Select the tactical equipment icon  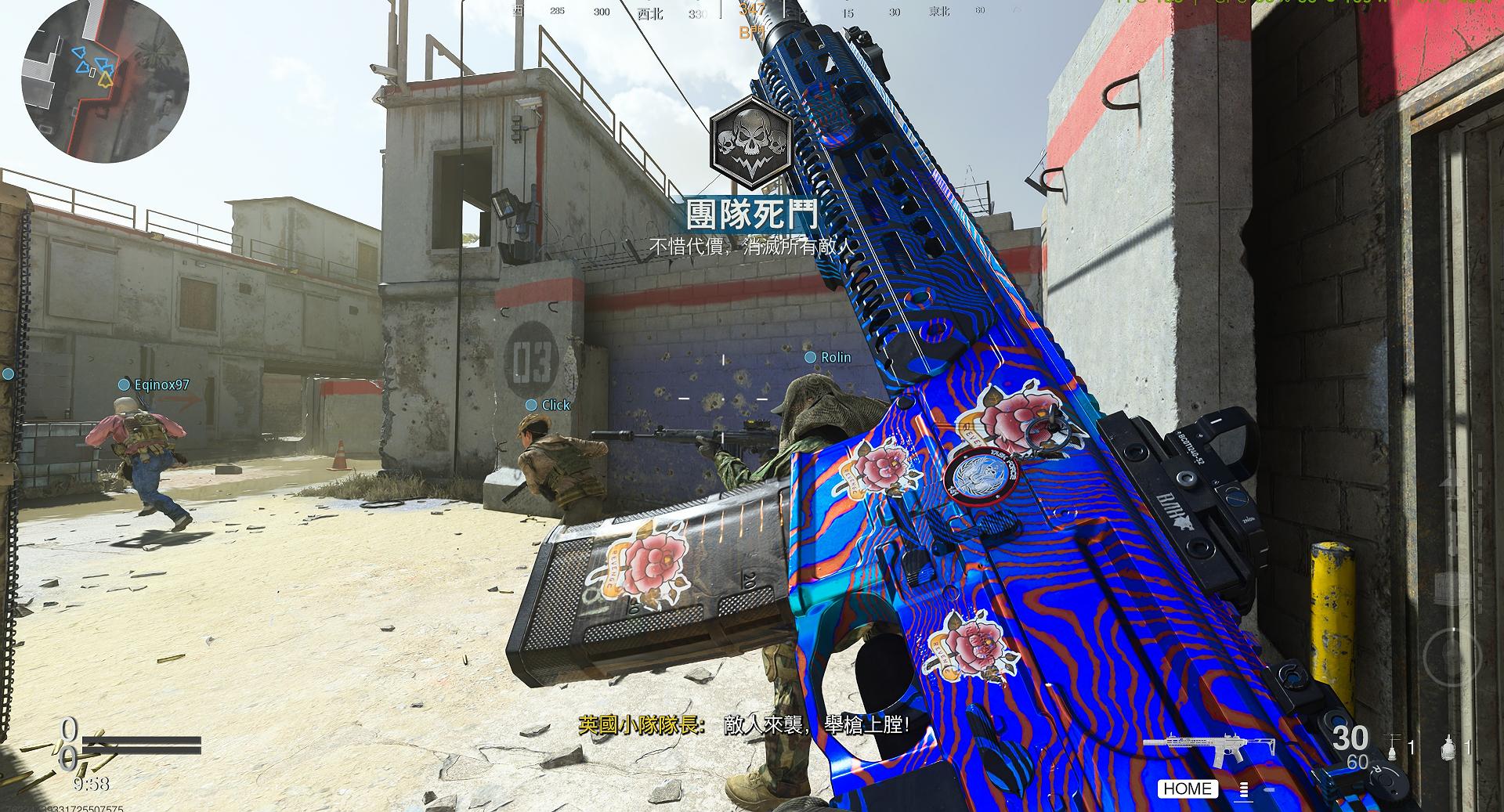tap(1394, 746)
